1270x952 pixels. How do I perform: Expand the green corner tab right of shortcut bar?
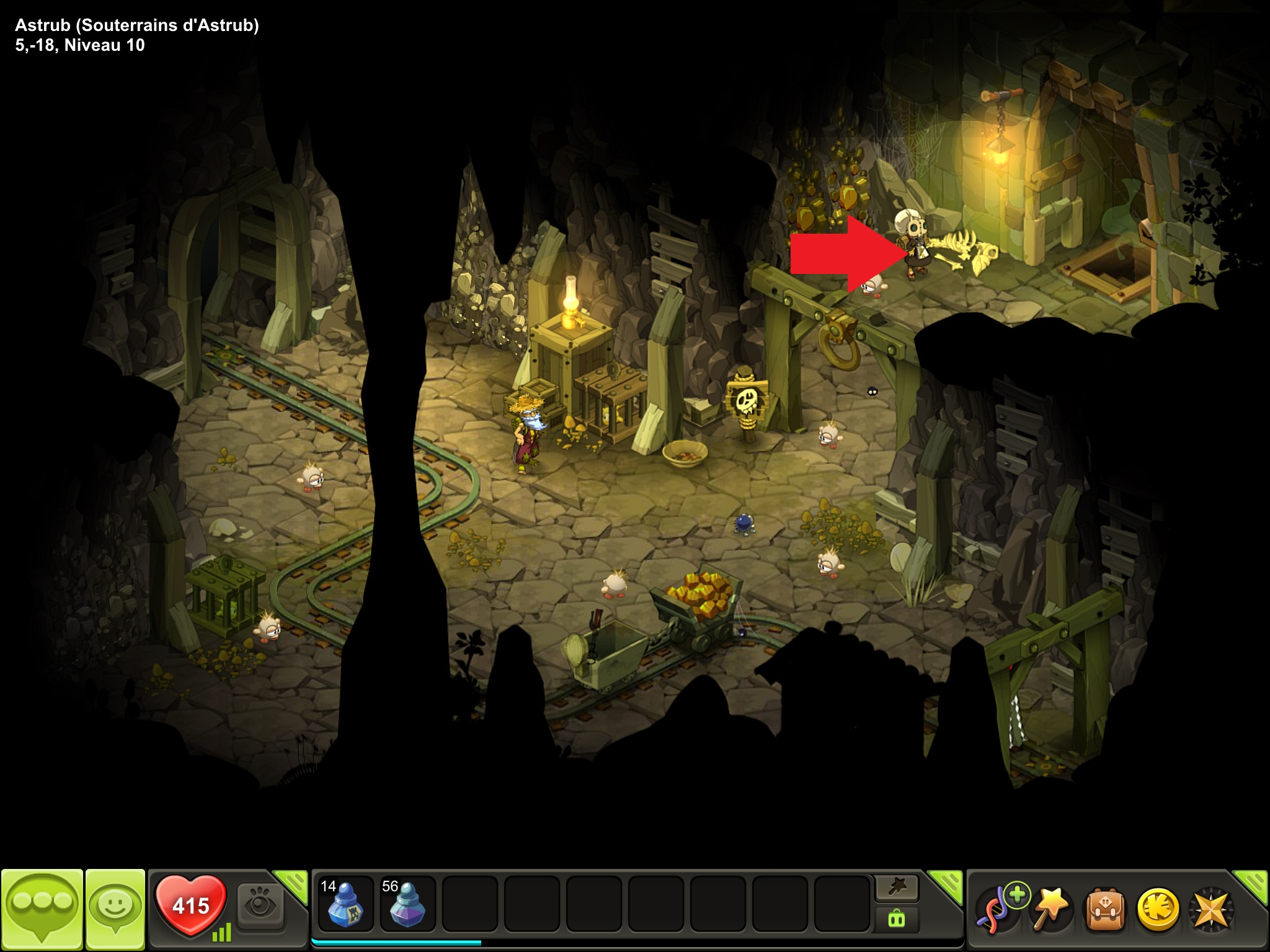(x=948, y=884)
